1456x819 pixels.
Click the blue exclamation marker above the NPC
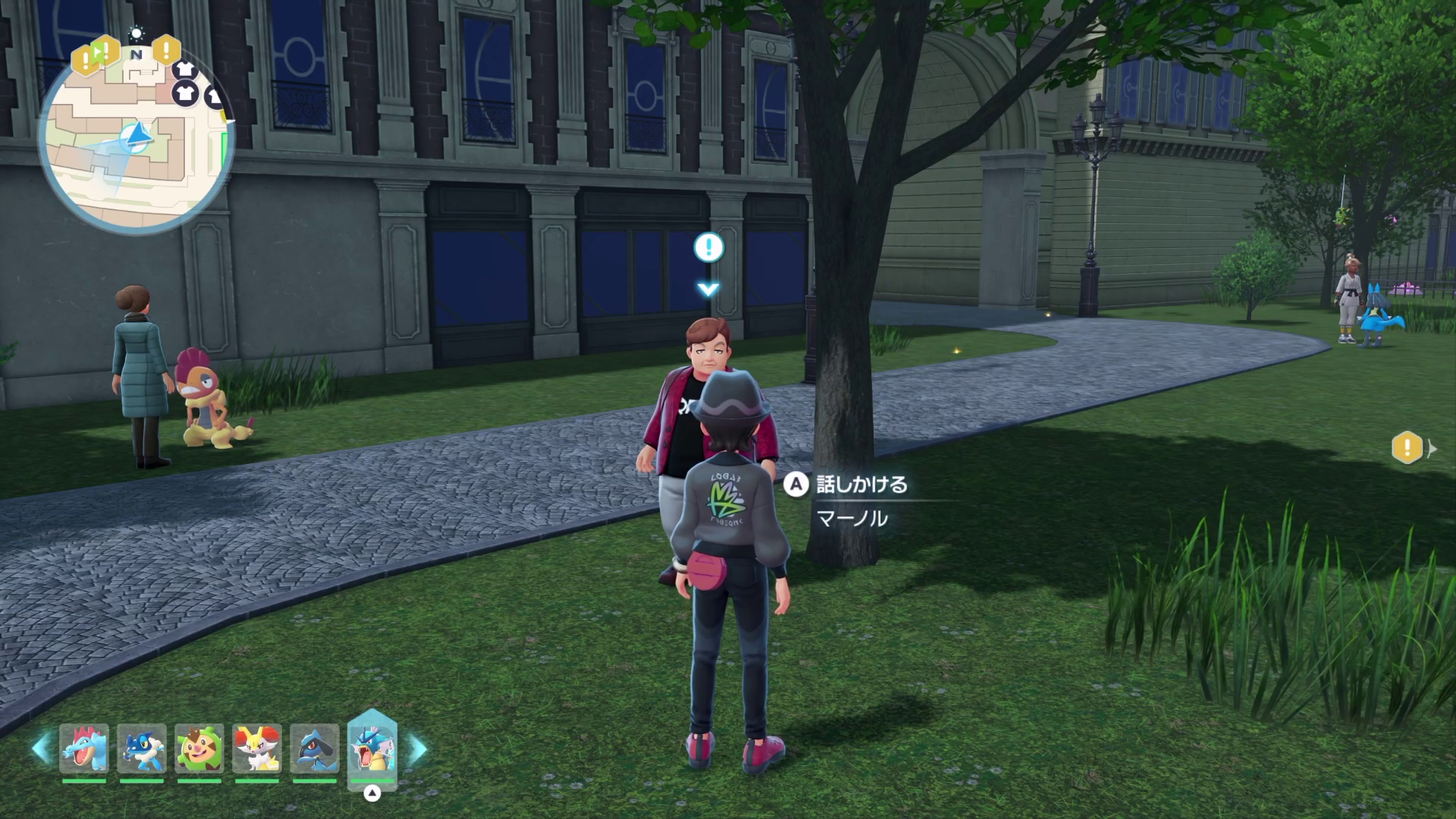coord(708,246)
